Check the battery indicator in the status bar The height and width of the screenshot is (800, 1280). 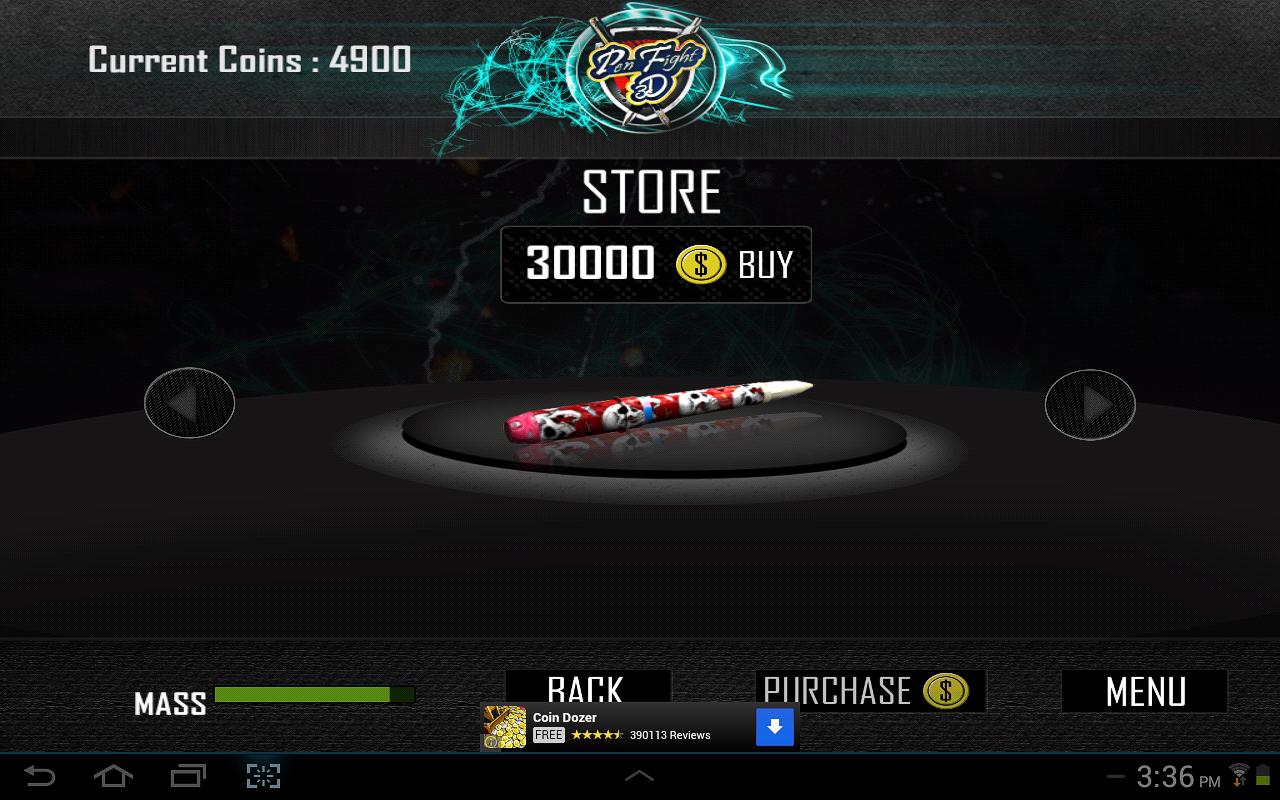coord(1264,775)
